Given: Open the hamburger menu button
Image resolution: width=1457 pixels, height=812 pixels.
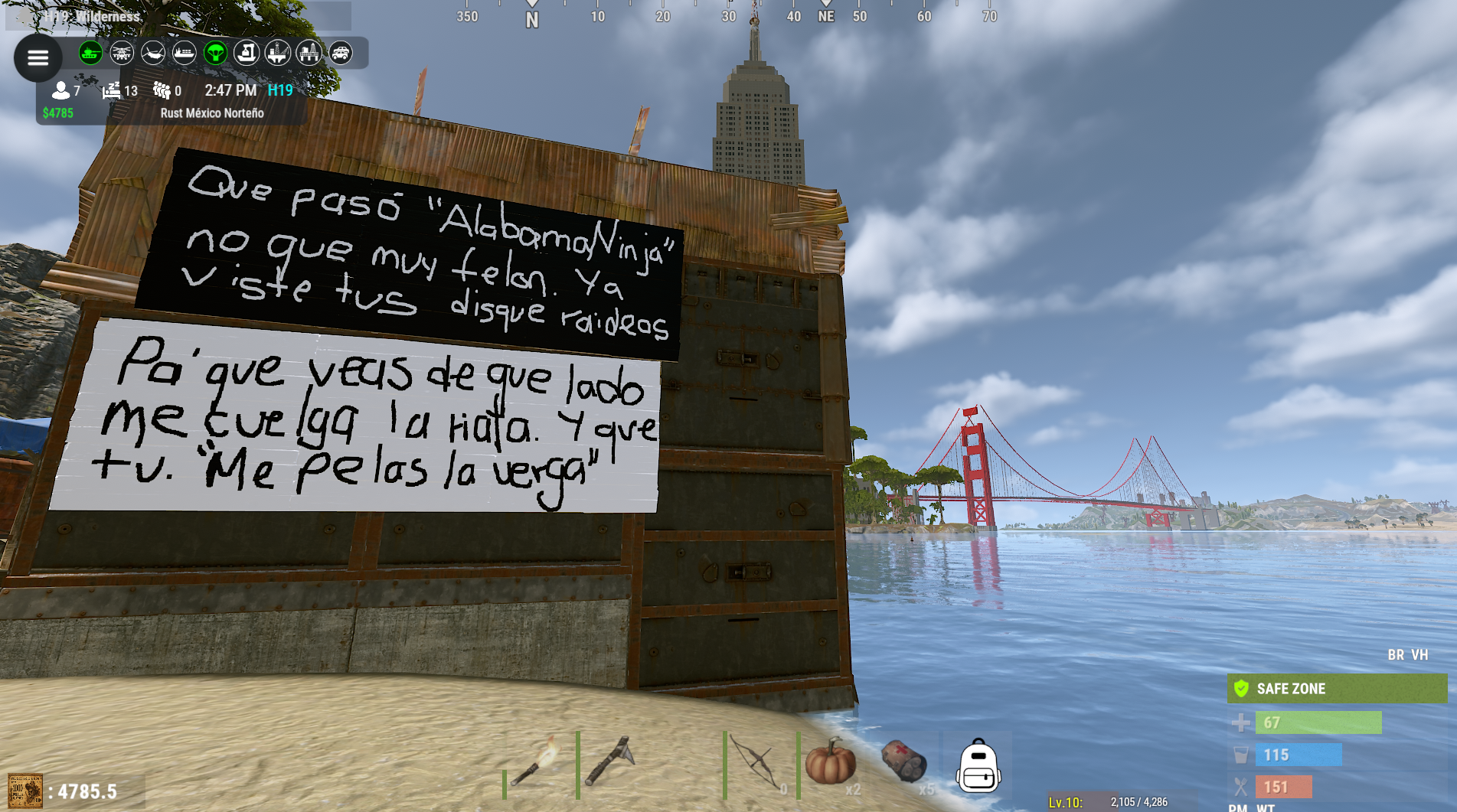Looking at the screenshot, I should tap(38, 57).
